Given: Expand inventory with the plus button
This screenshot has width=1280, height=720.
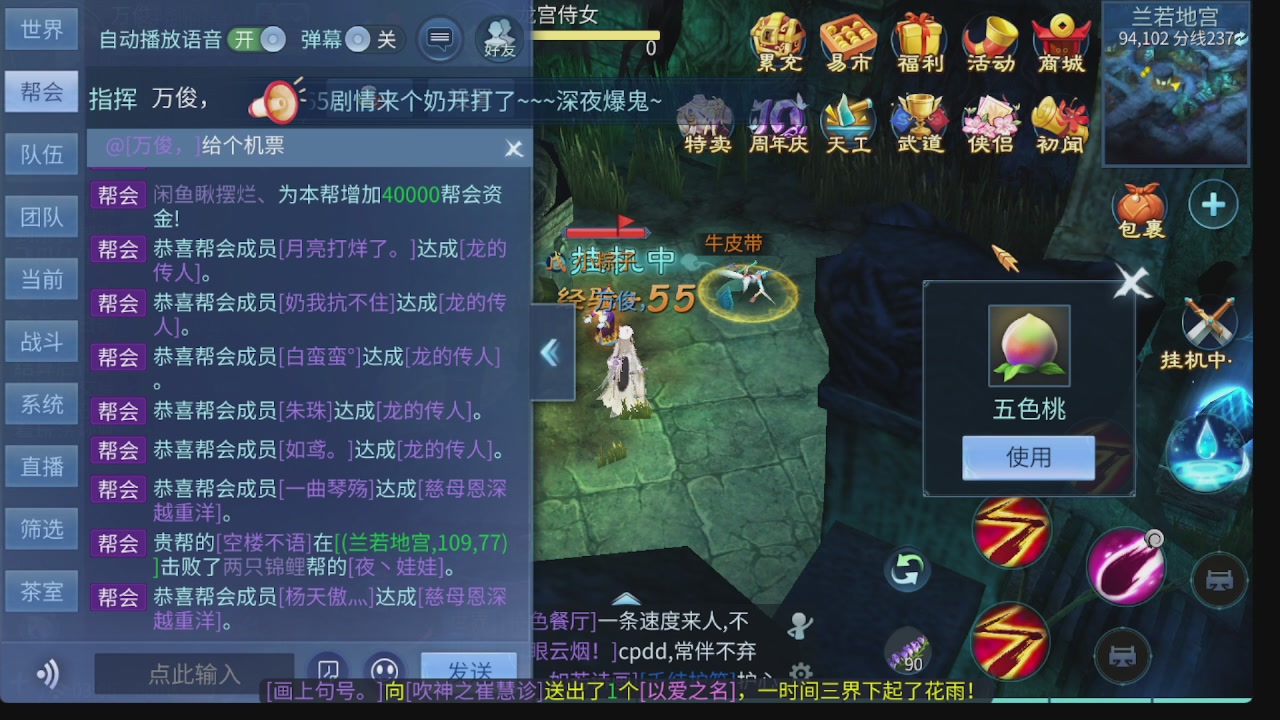Looking at the screenshot, I should [x=1213, y=203].
